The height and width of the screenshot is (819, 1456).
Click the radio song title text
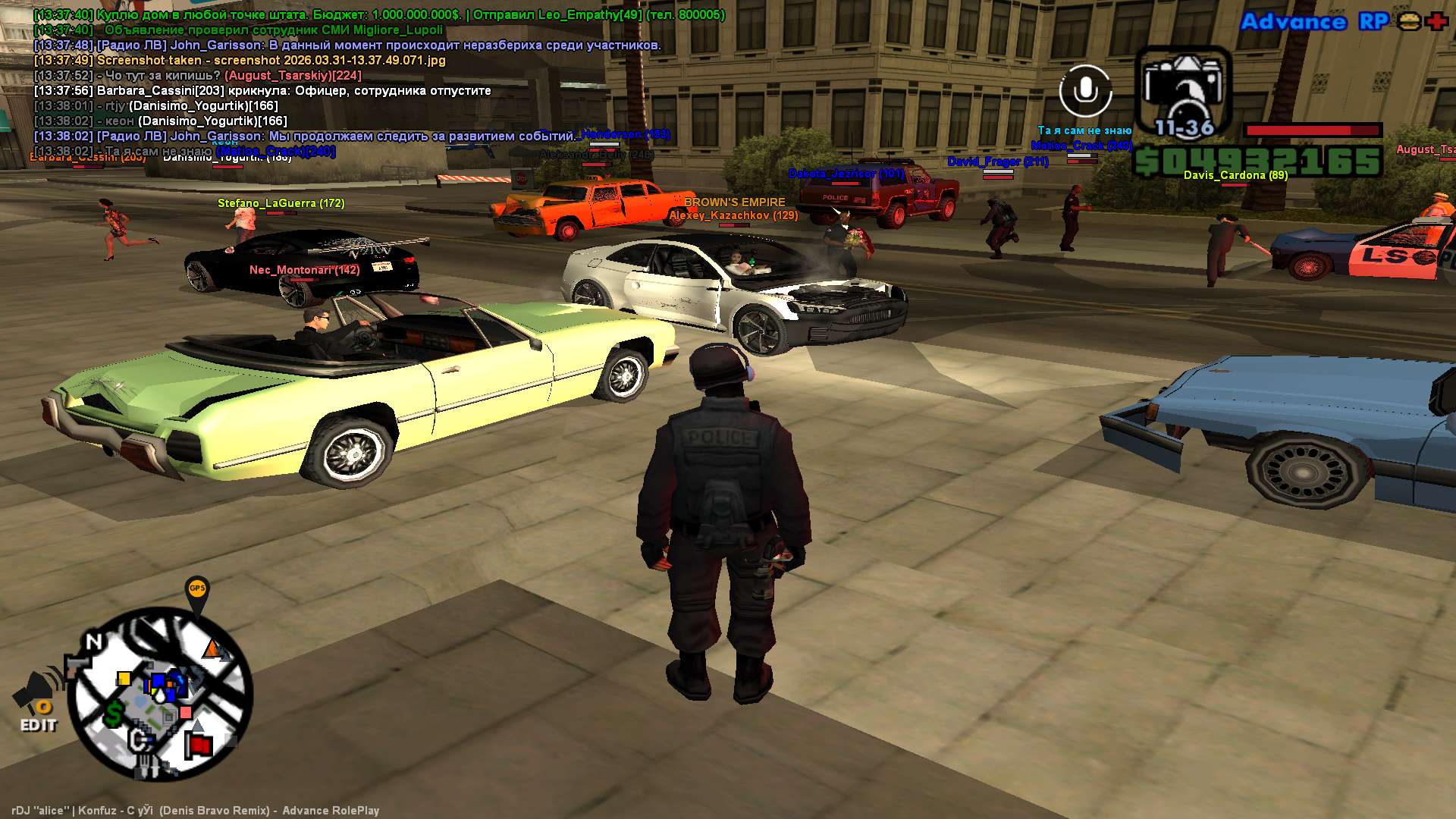click(195, 811)
